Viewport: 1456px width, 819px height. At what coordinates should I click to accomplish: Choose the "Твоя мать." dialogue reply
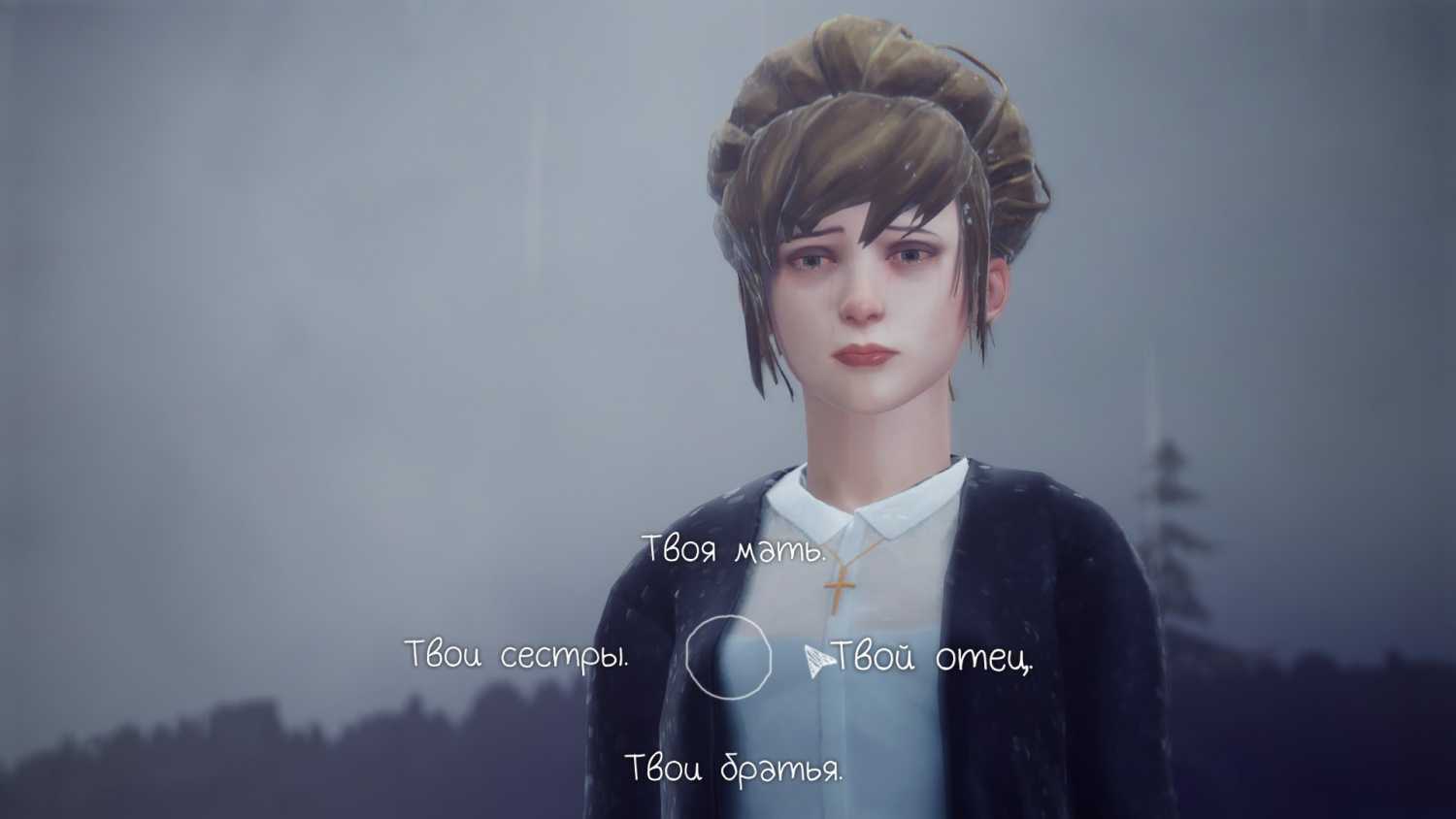(x=736, y=549)
